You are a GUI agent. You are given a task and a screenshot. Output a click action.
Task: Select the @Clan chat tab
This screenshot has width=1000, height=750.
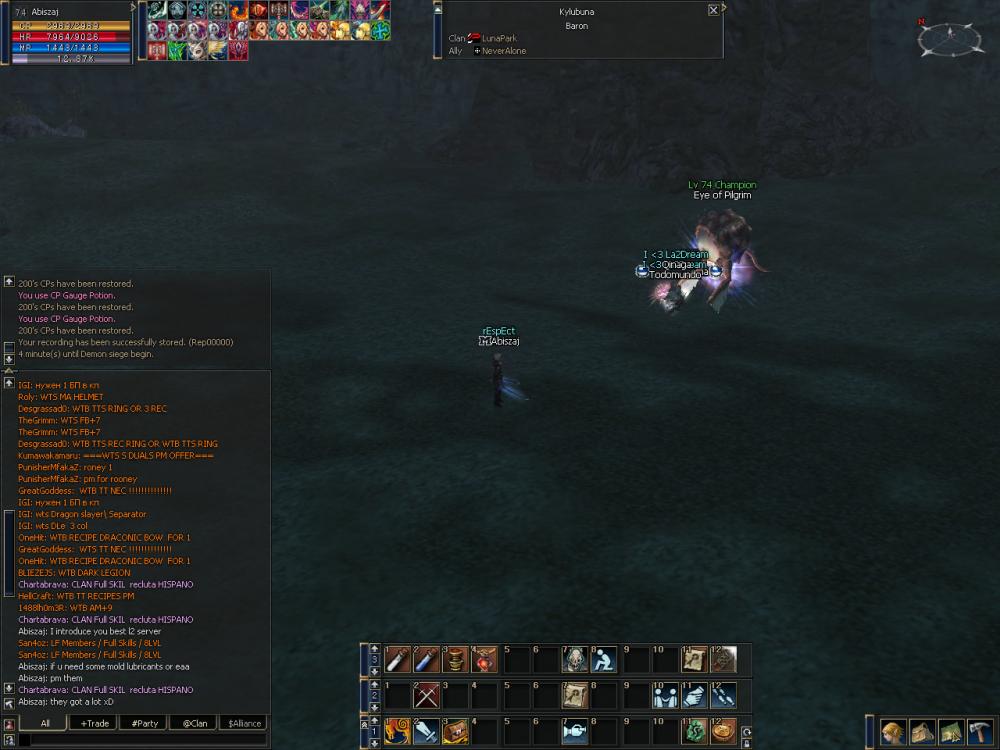(x=194, y=723)
